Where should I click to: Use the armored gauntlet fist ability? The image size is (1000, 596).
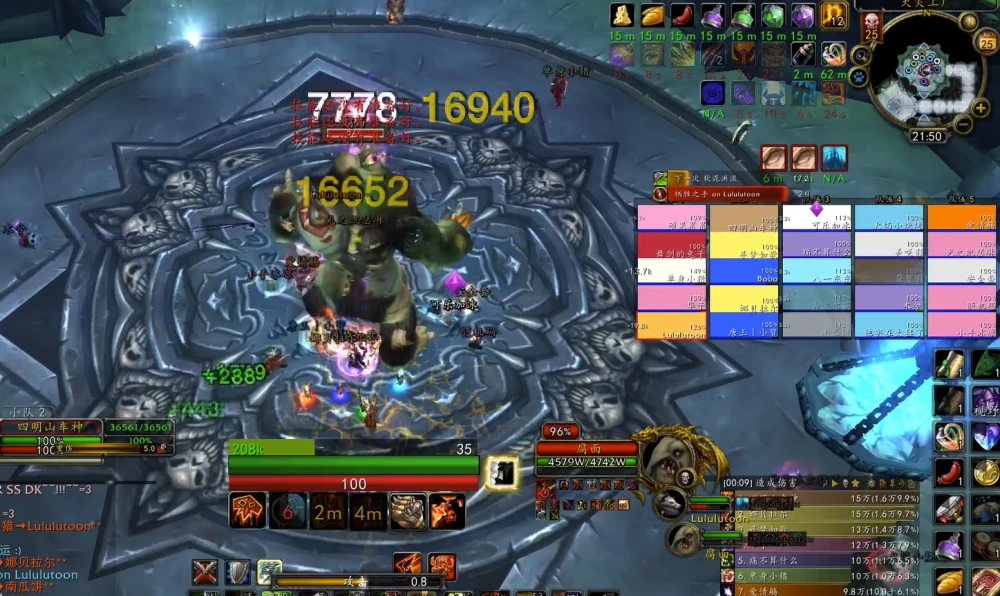click(407, 511)
